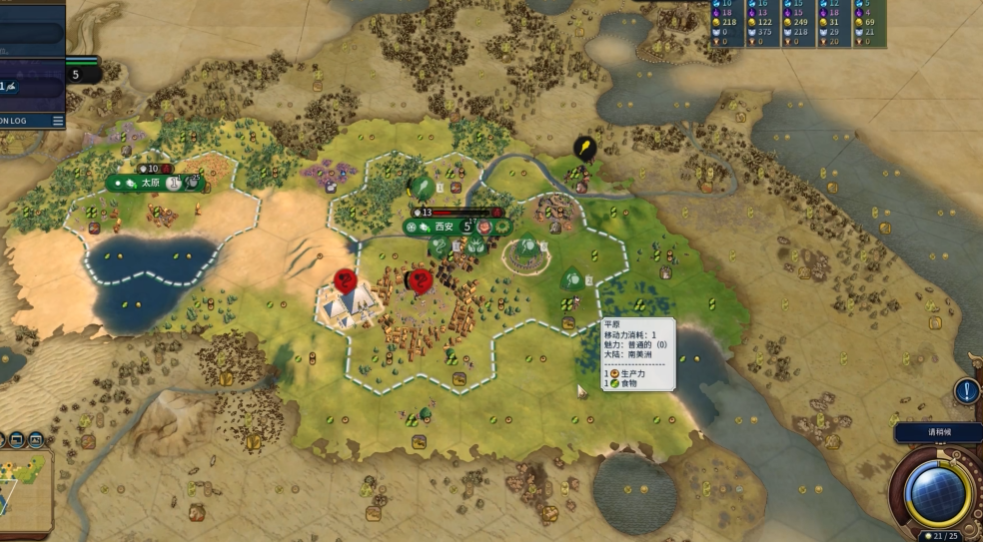Select the 太原 city banner
The width and height of the screenshot is (983, 542).
coord(150,183)
